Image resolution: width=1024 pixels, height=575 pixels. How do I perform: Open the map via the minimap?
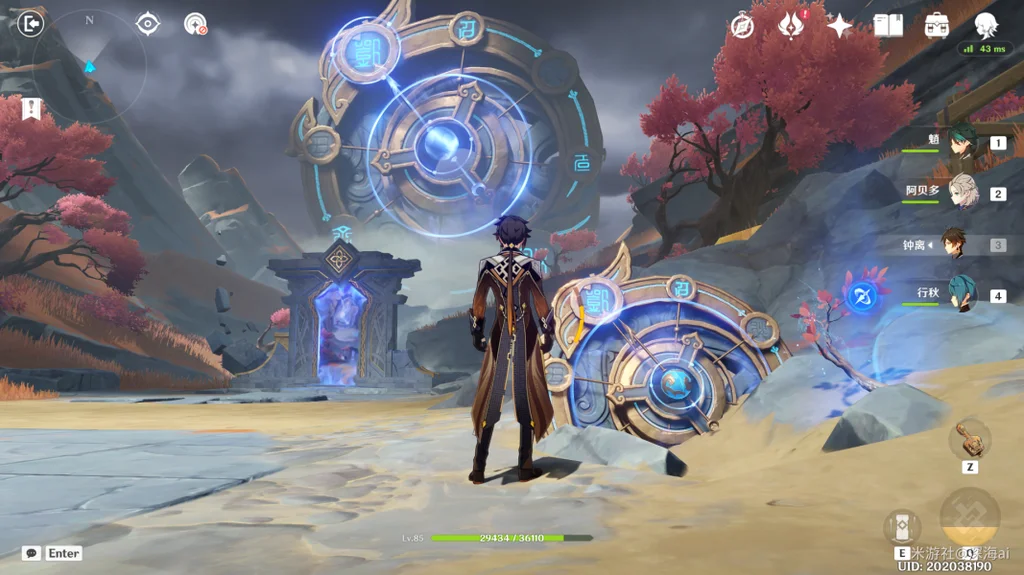[x=90, y=66]
